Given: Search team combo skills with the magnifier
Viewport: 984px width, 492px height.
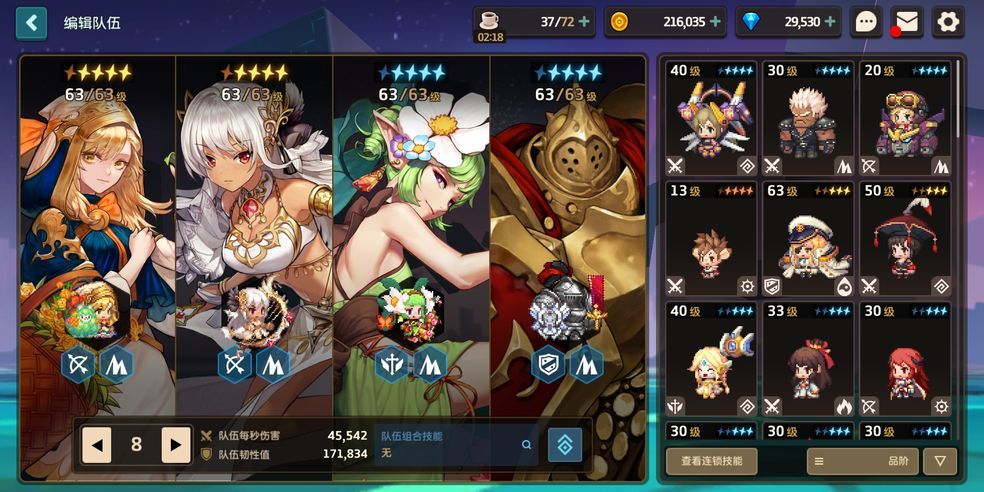Looking at the screenshot, I should click(x=527, y=445).
